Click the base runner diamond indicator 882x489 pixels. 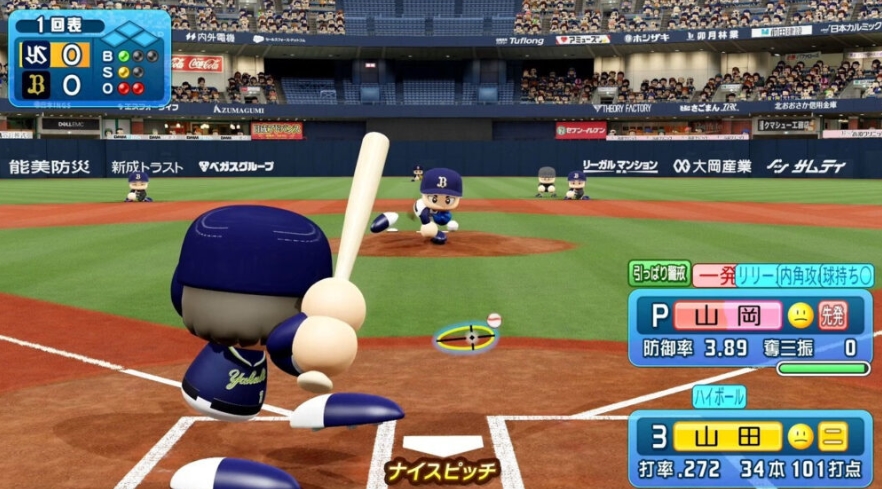(x=138, y=38)
